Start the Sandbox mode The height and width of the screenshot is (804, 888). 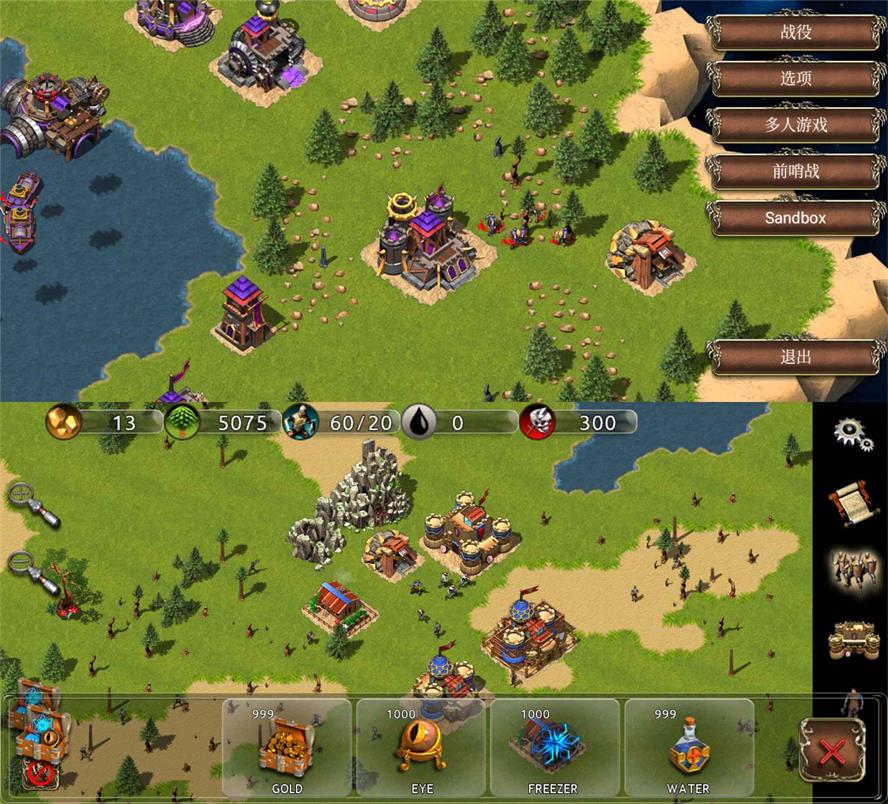[x=796, y=217]
